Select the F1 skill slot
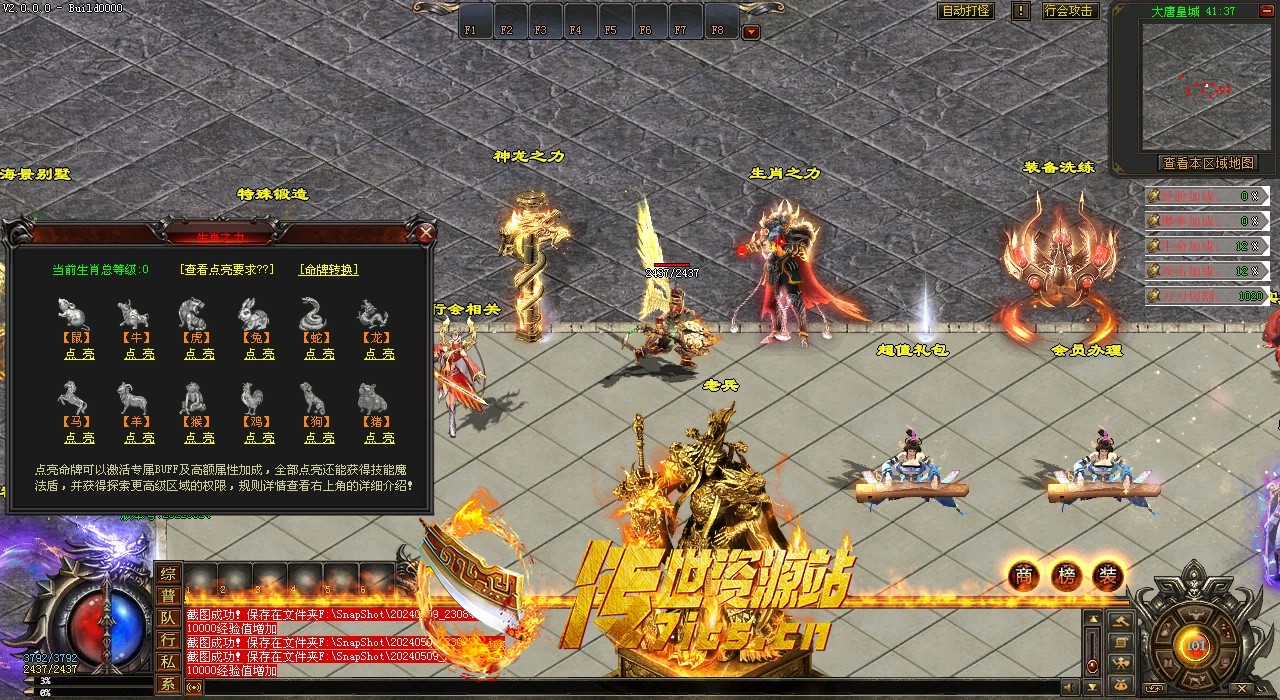This screenshot has height=700, width=1280. pyautogui.click(x=470, y=21)
